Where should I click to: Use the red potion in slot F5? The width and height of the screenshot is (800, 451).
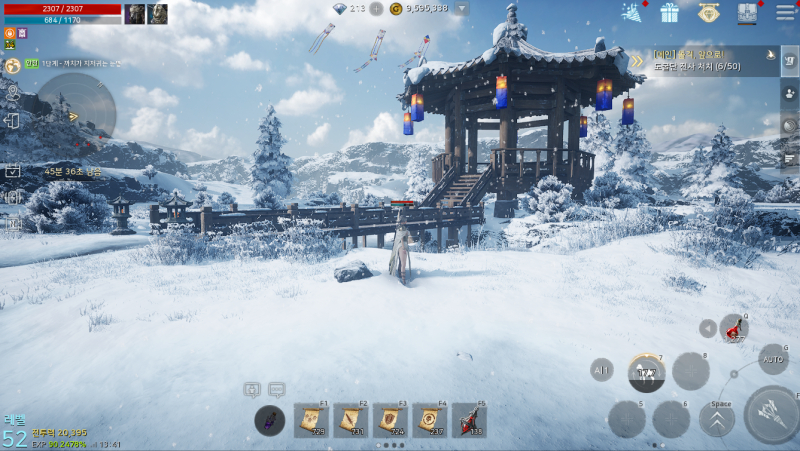(469, 421)
